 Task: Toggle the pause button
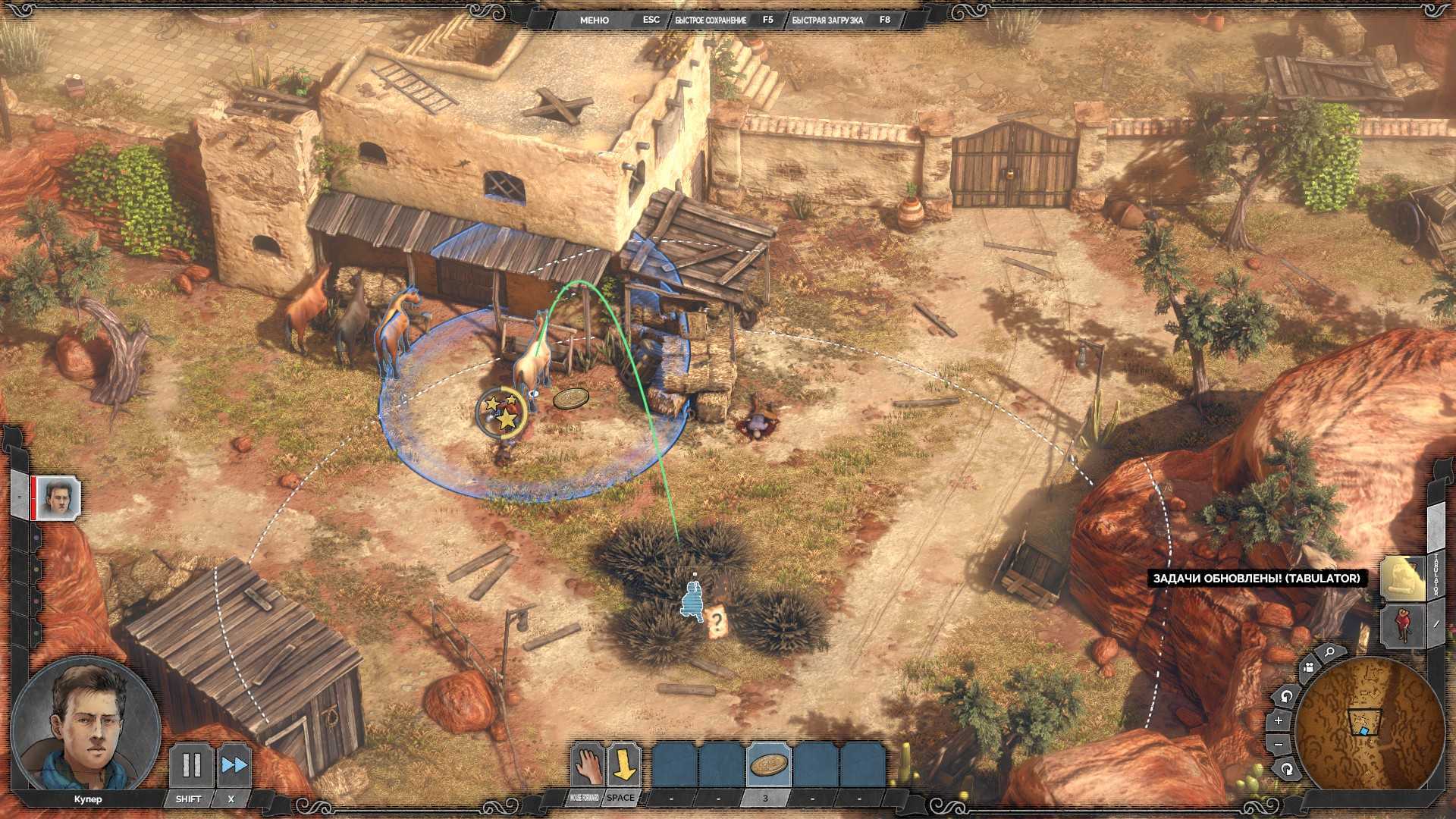coord(190,765)
